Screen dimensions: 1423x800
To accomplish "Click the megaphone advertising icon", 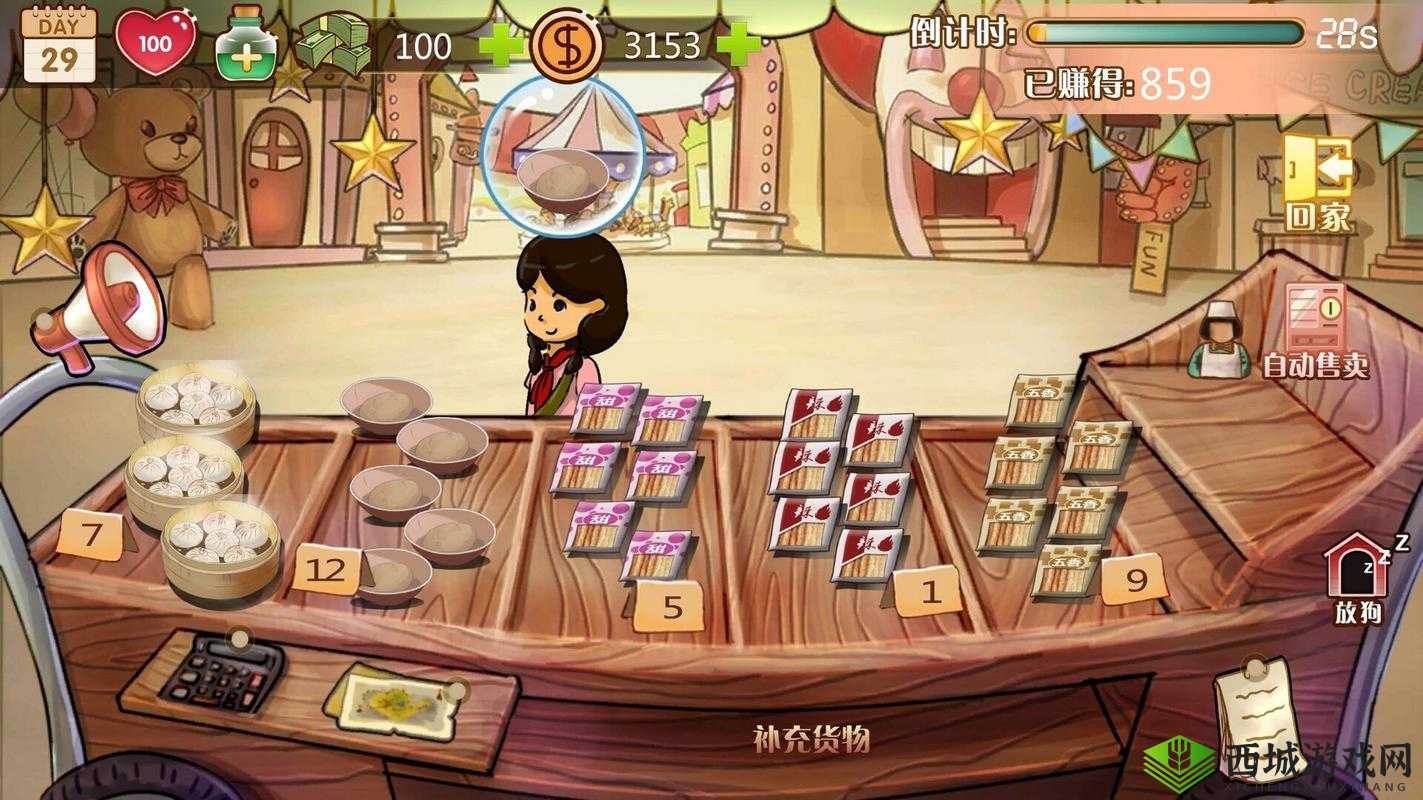I will coord(95,305).
